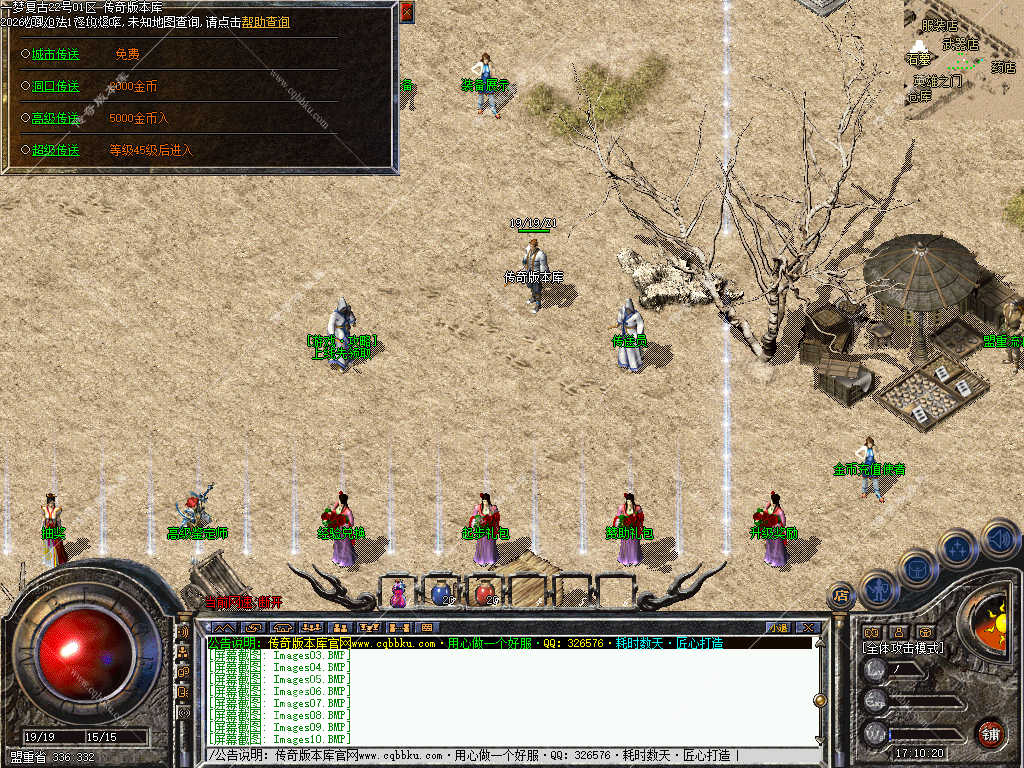The width and height of the screenshot is (1024, 768).
Task: Choose the 超级传送 super teleport option
Action: click(55, 151)
